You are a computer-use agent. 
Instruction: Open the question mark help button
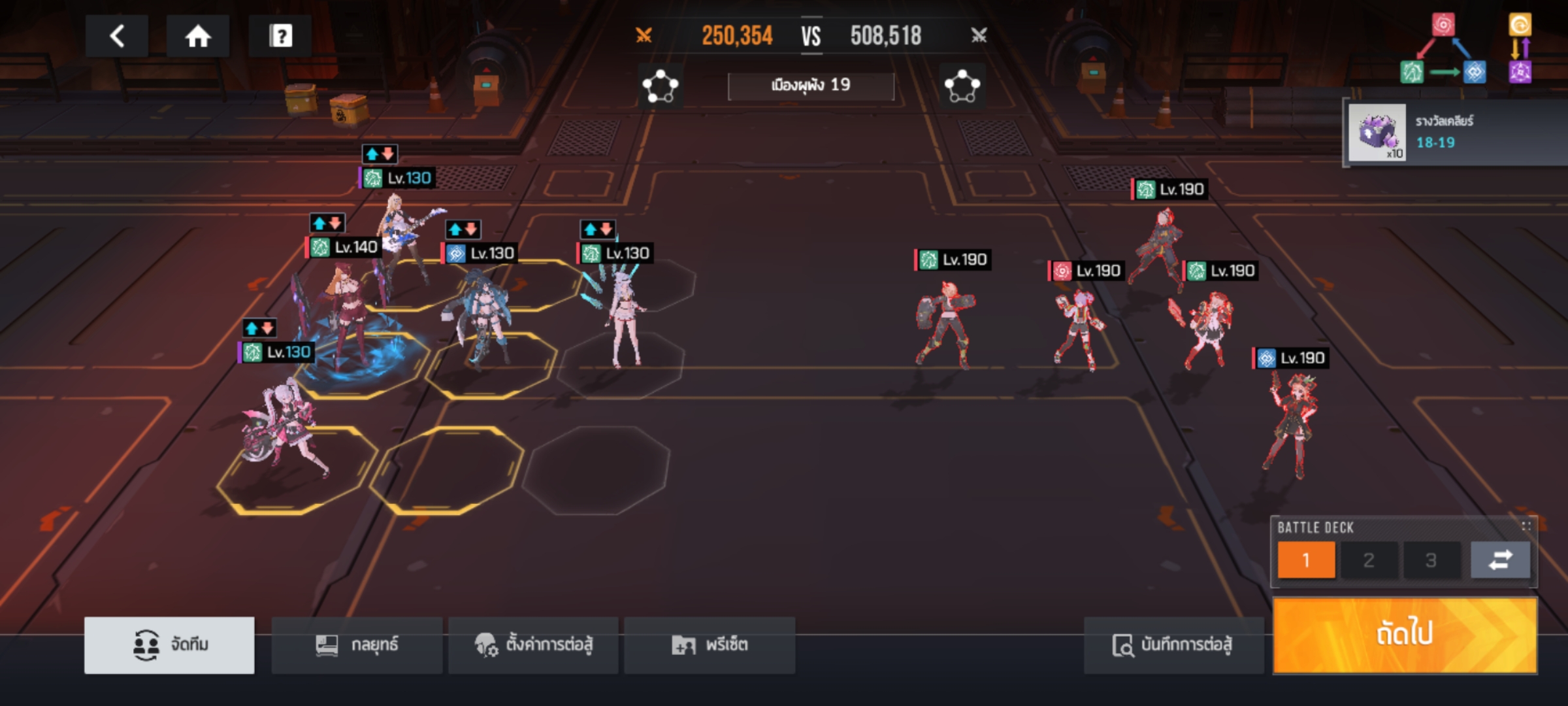pos(281,36)
